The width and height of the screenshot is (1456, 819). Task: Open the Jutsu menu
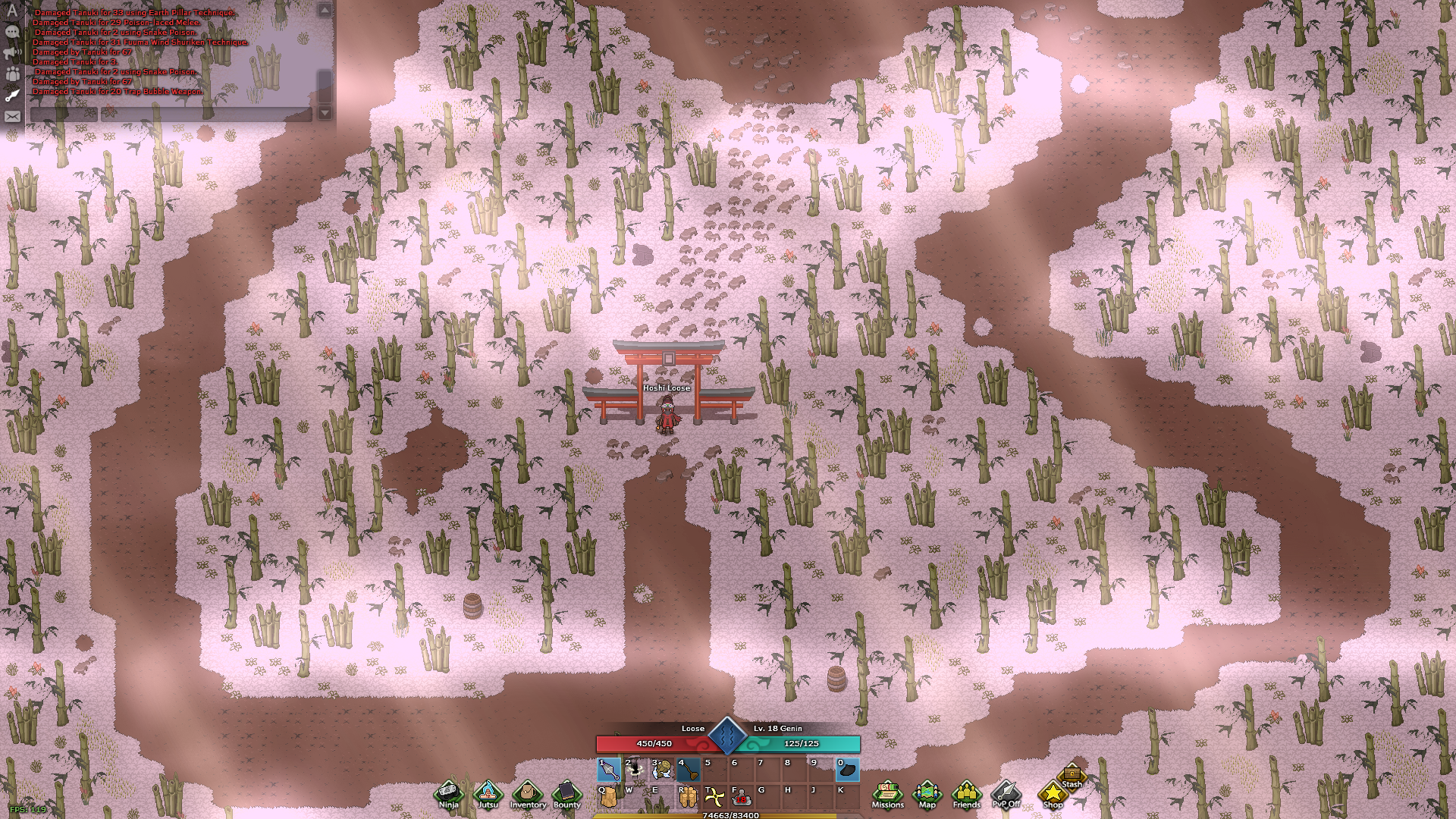pyautogui.click(x=488, y=794)
